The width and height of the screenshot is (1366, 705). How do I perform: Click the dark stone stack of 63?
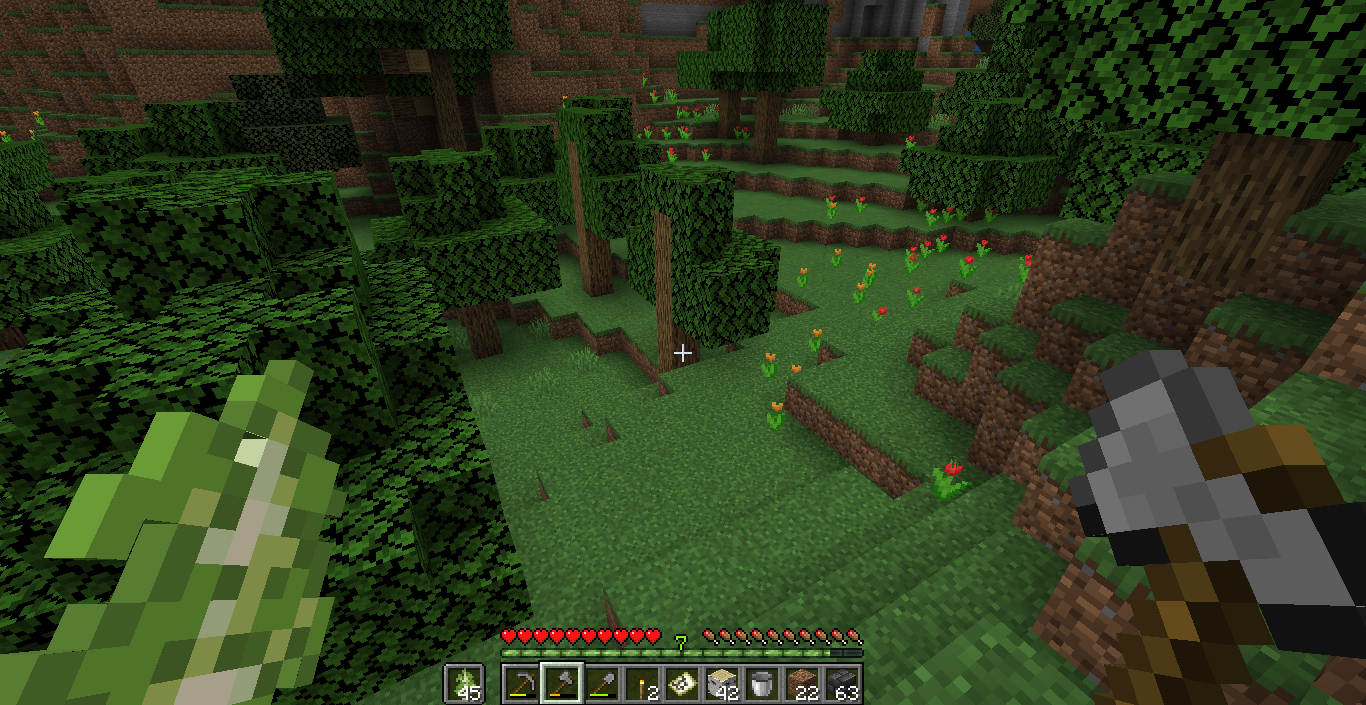point(841,684)
